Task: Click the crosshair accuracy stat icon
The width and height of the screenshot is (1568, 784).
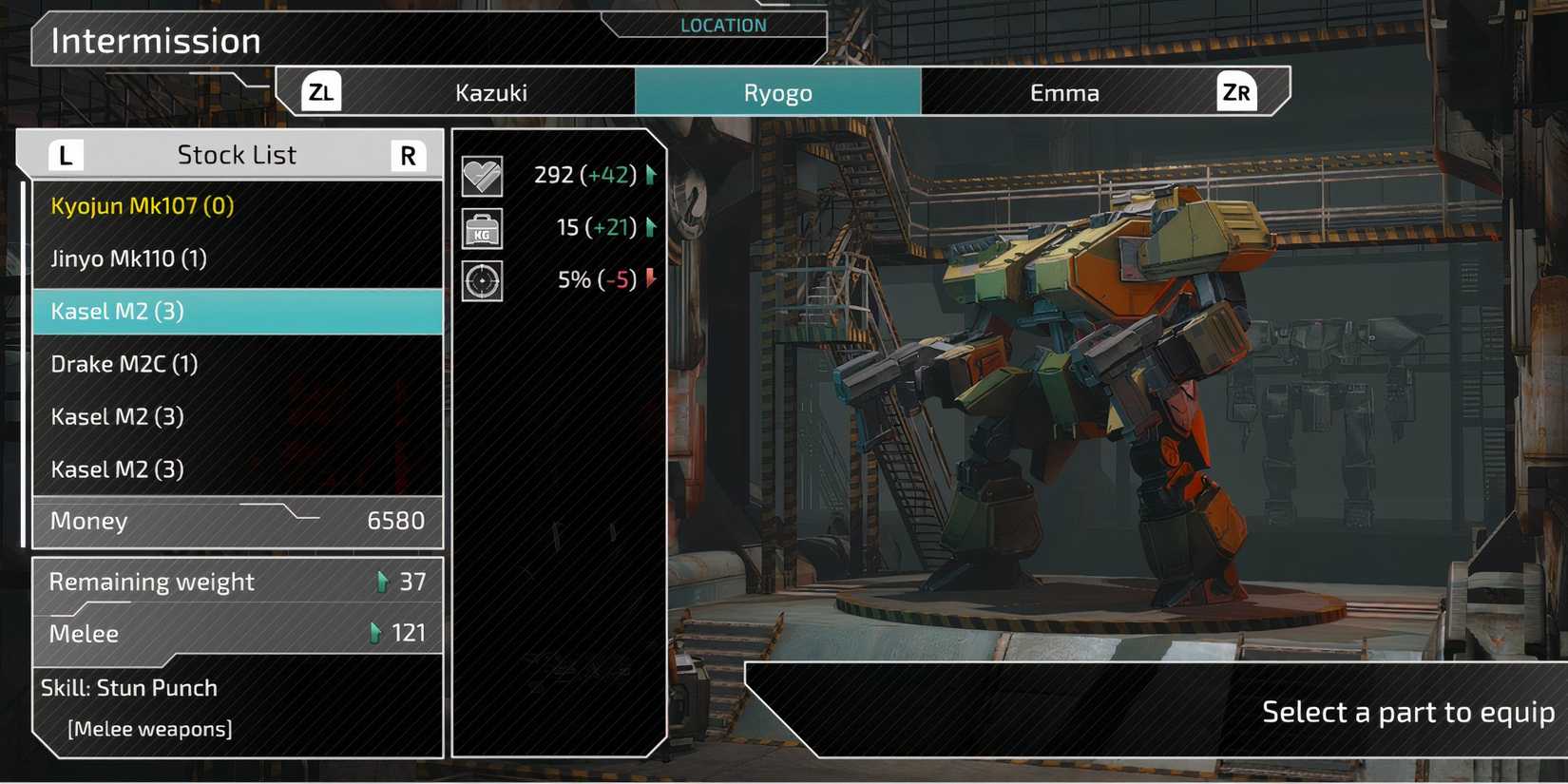Action: point(482,280)
